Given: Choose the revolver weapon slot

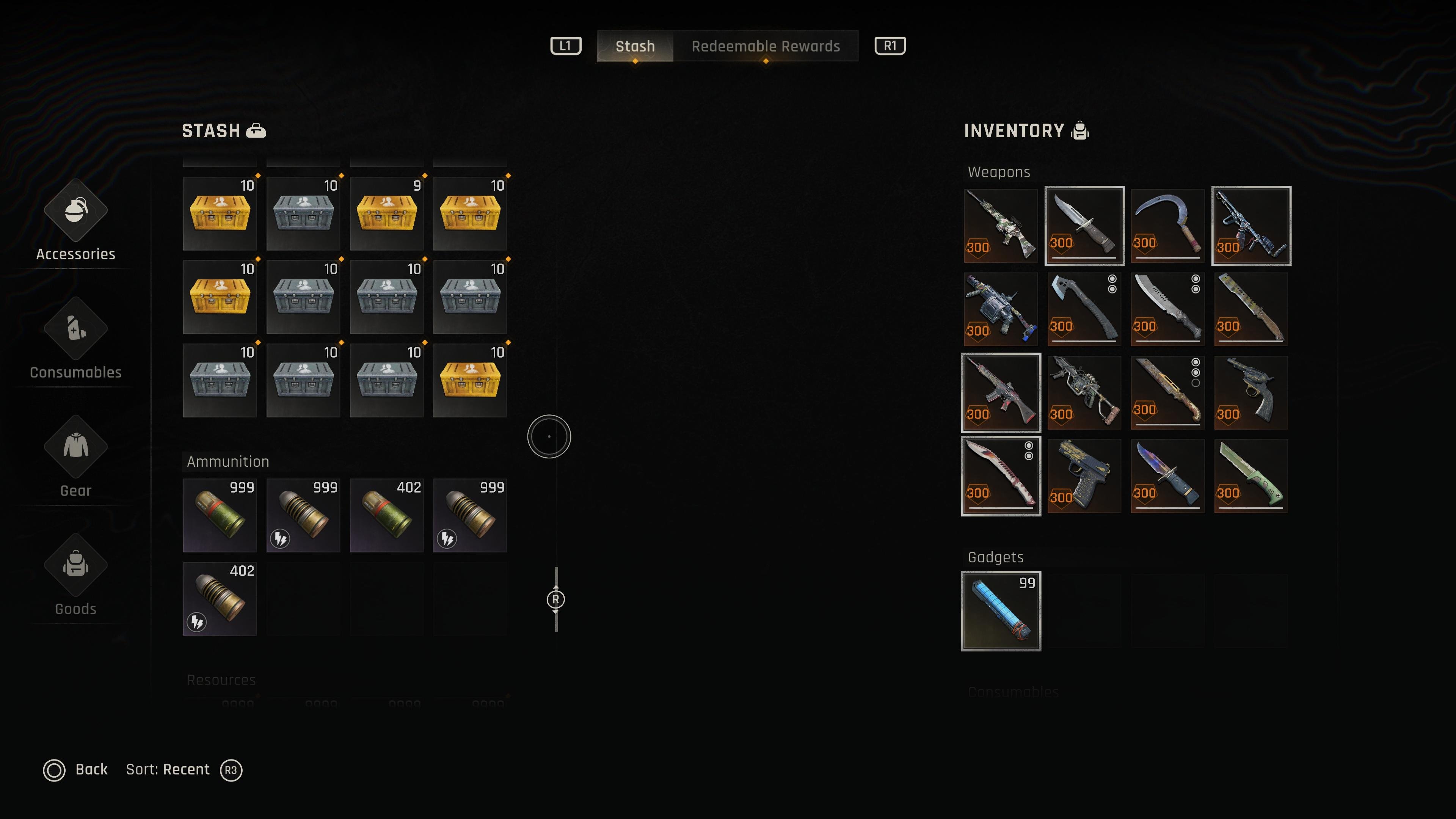Looking at the screenshot, I should 1251,392.
